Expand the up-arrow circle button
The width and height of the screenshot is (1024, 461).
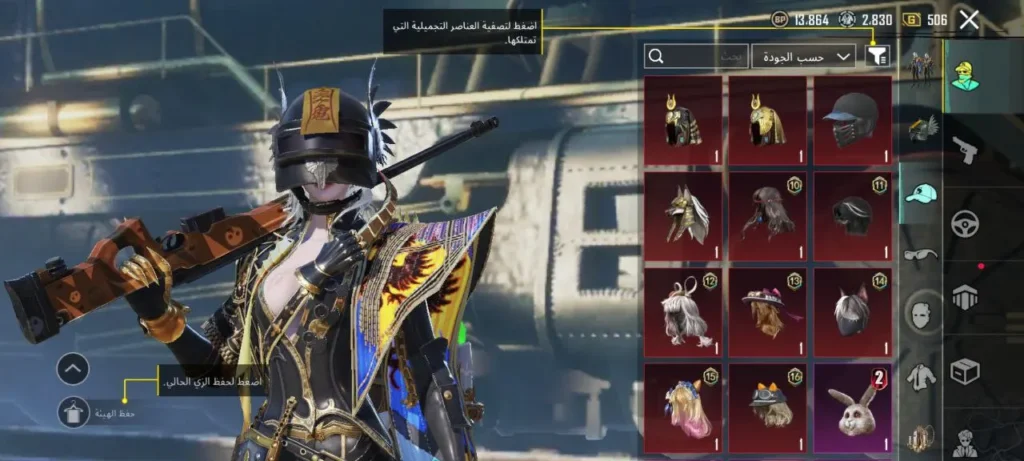73,369
